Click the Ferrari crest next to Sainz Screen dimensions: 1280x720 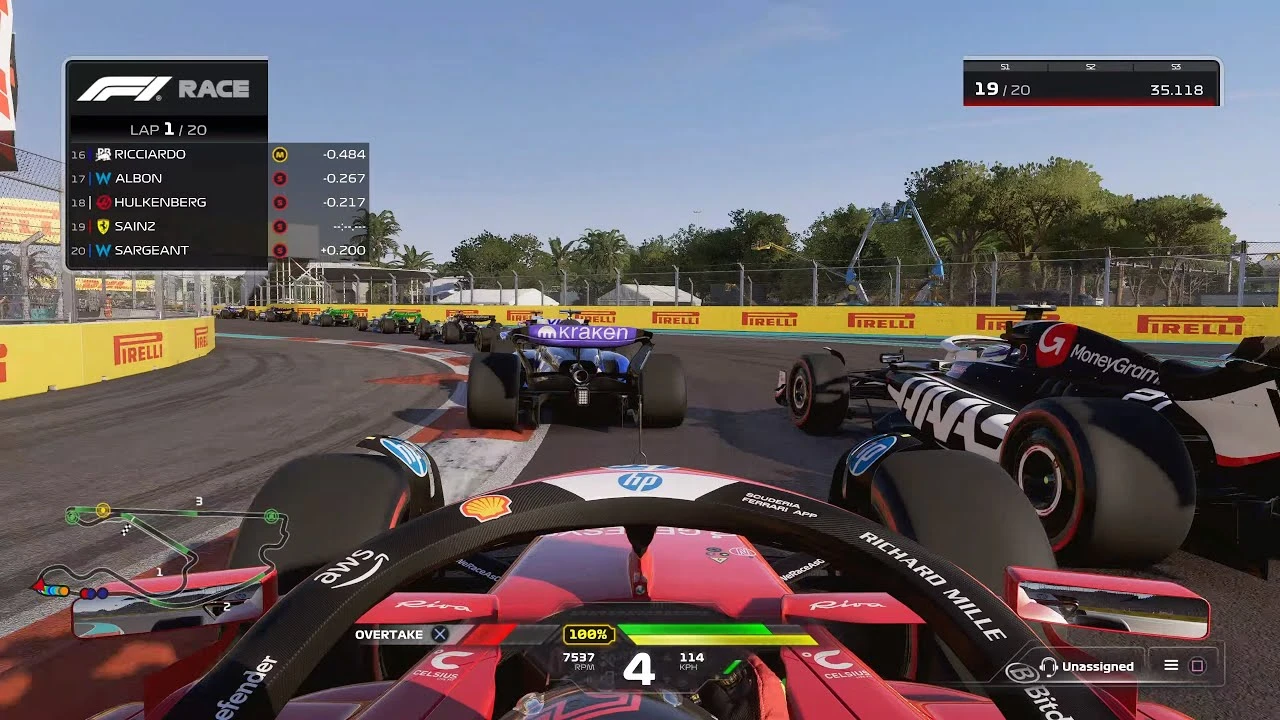point(103,226)
